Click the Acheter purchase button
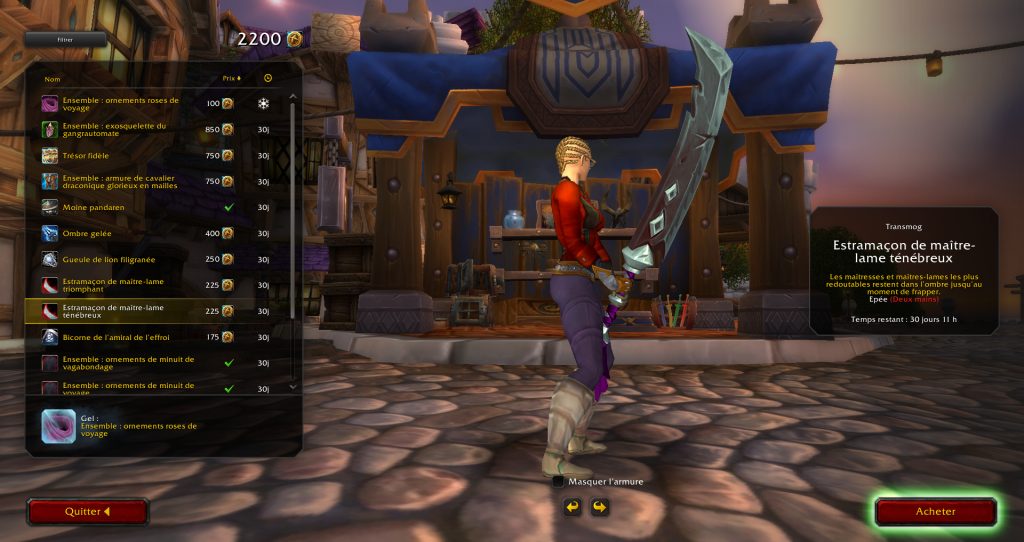1024x542 pixels. pyautogui.click(x=935, y=512)
